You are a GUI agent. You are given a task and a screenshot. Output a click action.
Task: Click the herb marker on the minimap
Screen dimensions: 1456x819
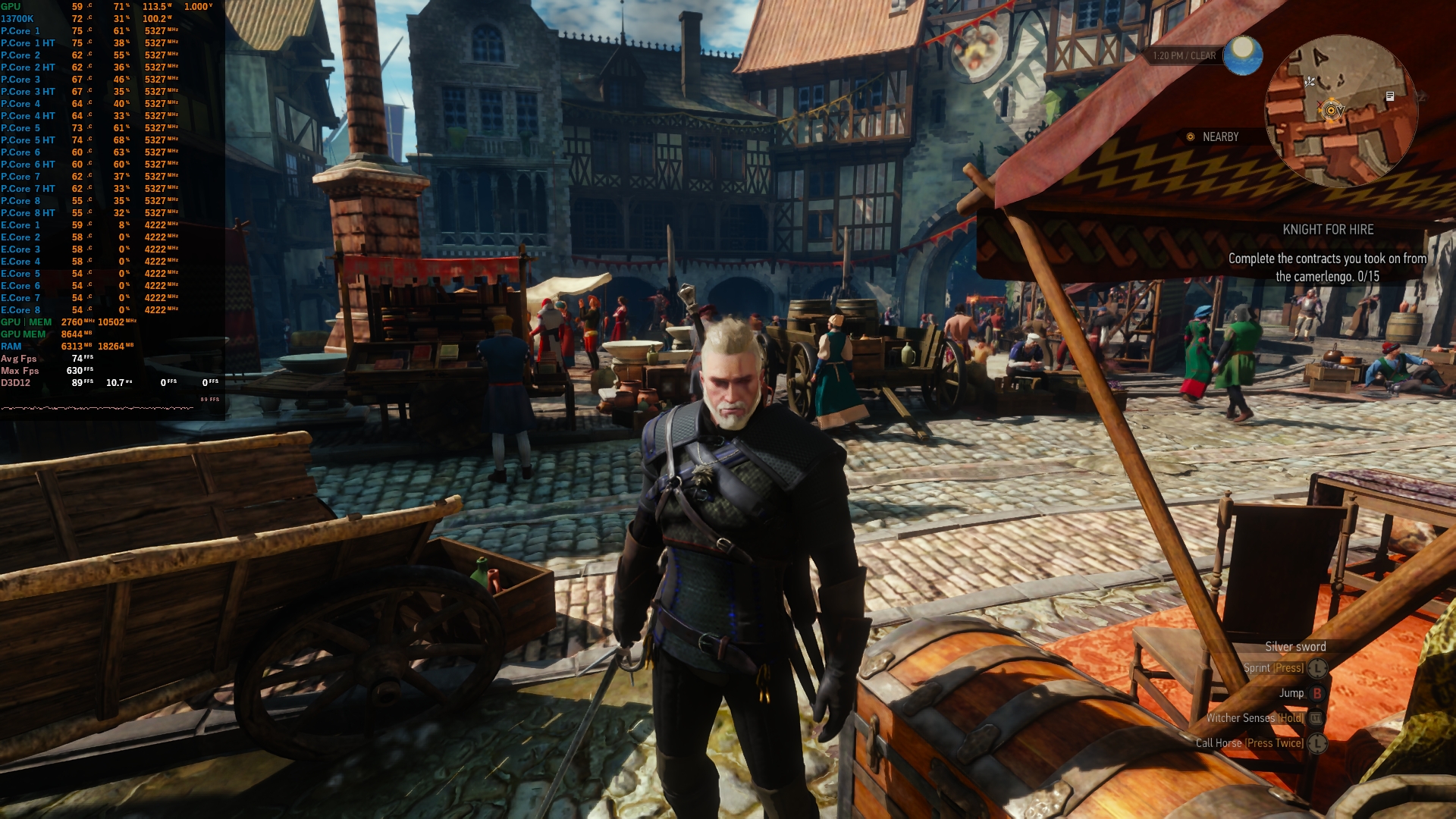pos(1310,82)
